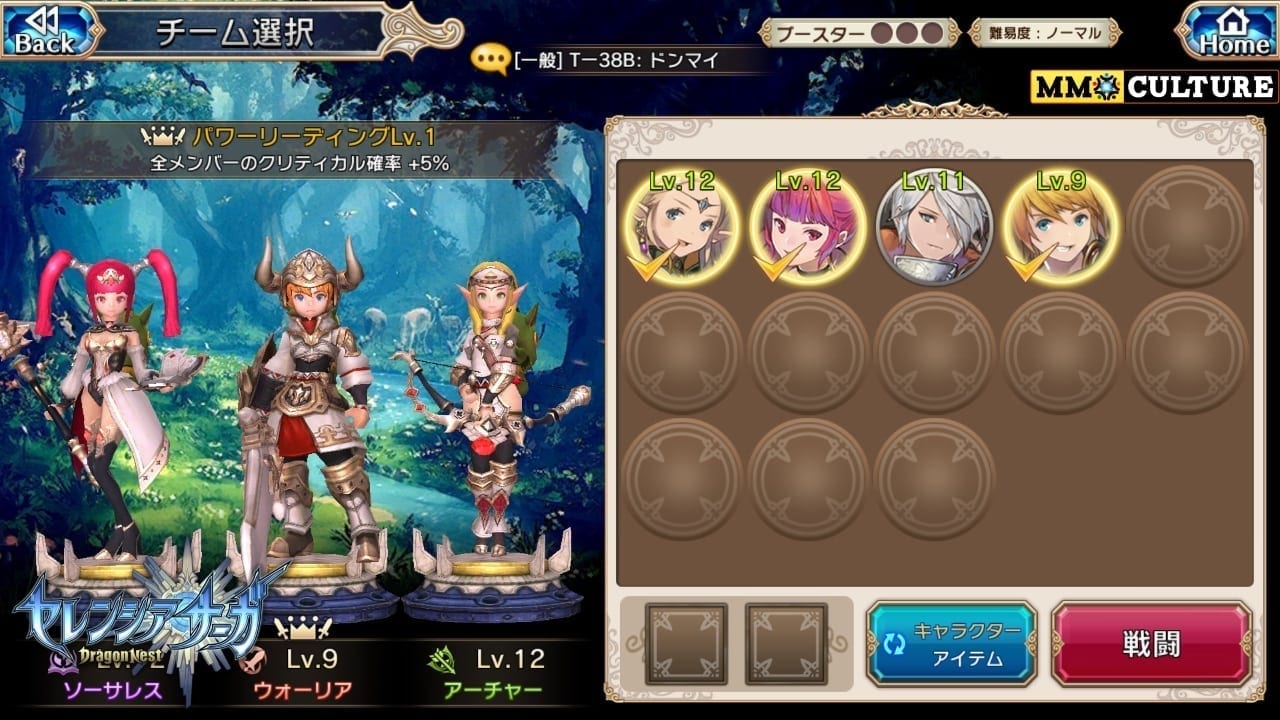Open the chat message bubble icon

490,60
